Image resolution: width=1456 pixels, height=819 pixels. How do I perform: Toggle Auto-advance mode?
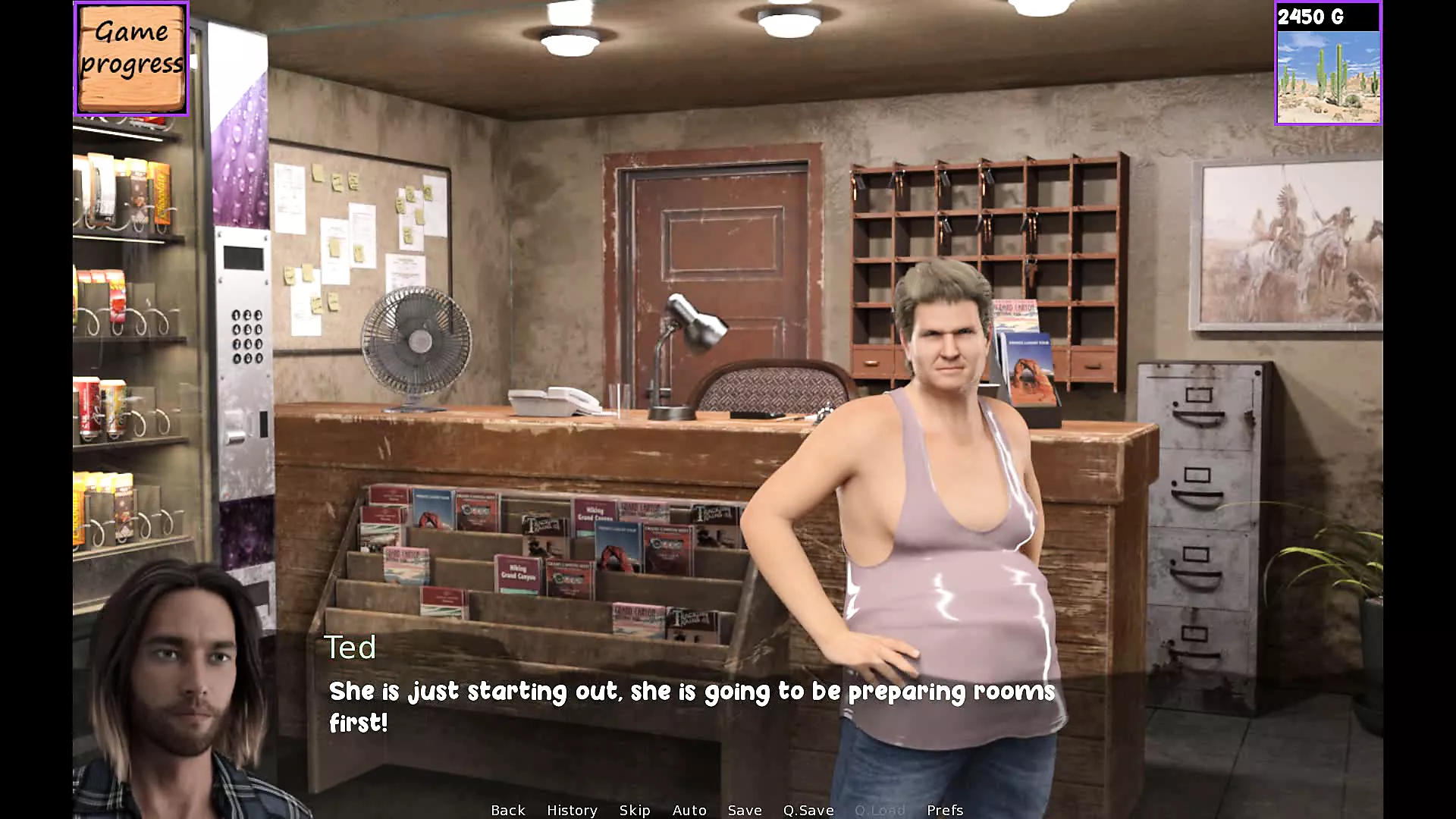pyautogui.click(x=689, y=810)
